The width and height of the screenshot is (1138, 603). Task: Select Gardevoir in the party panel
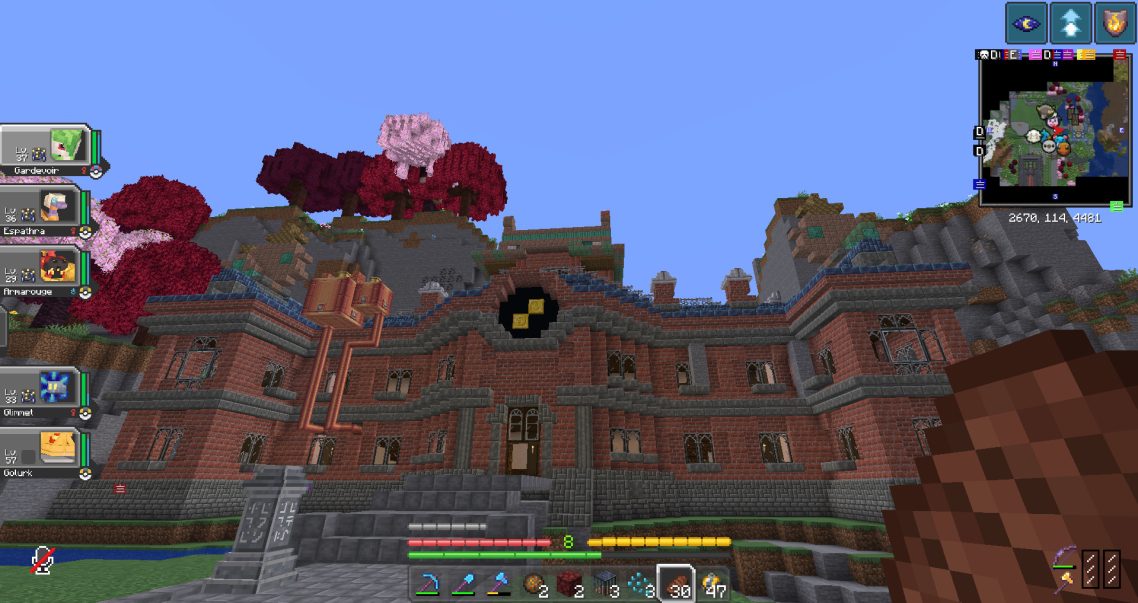click(47, 146)
